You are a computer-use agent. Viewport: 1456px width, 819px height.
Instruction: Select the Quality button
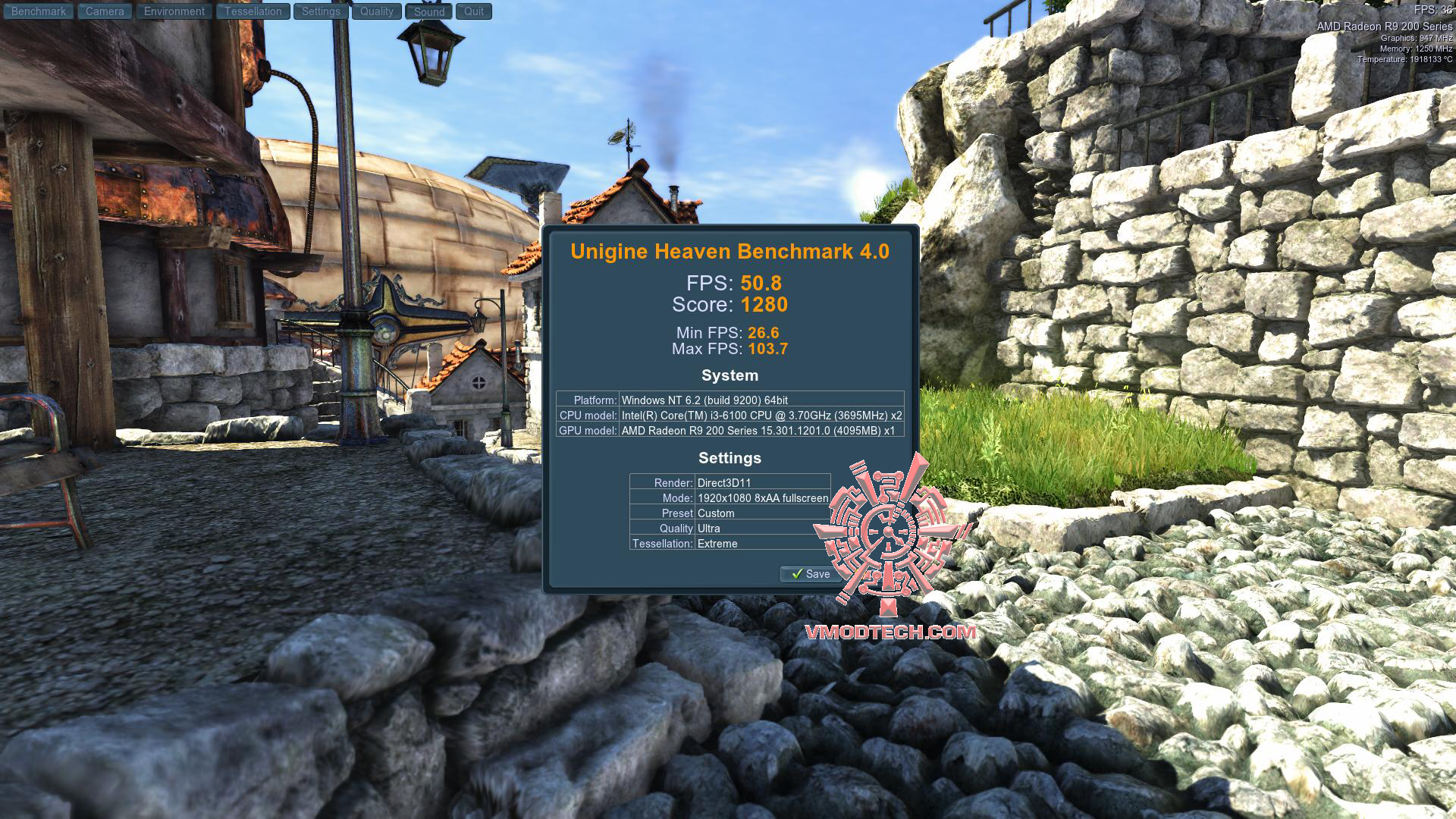[377, 11]
